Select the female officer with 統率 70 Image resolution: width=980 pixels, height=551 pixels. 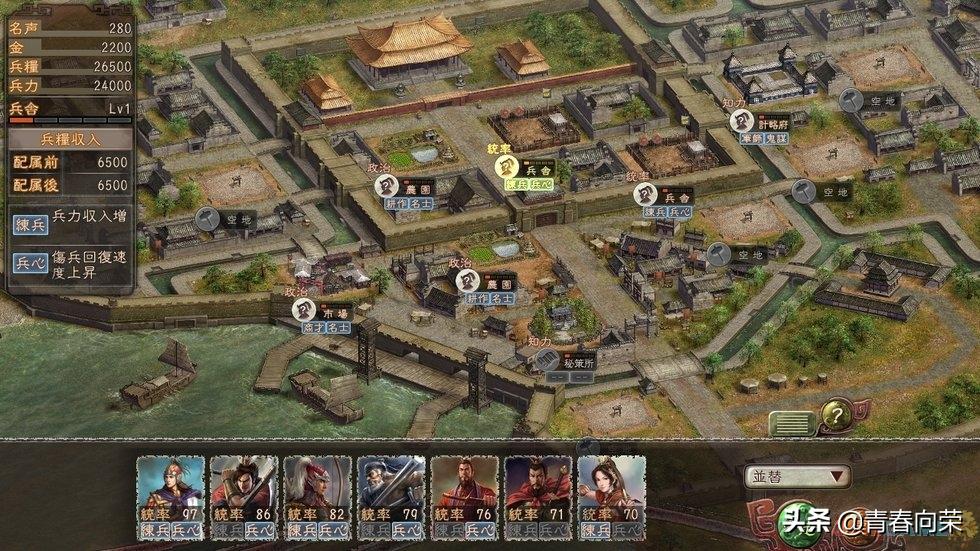coord(611,491)
